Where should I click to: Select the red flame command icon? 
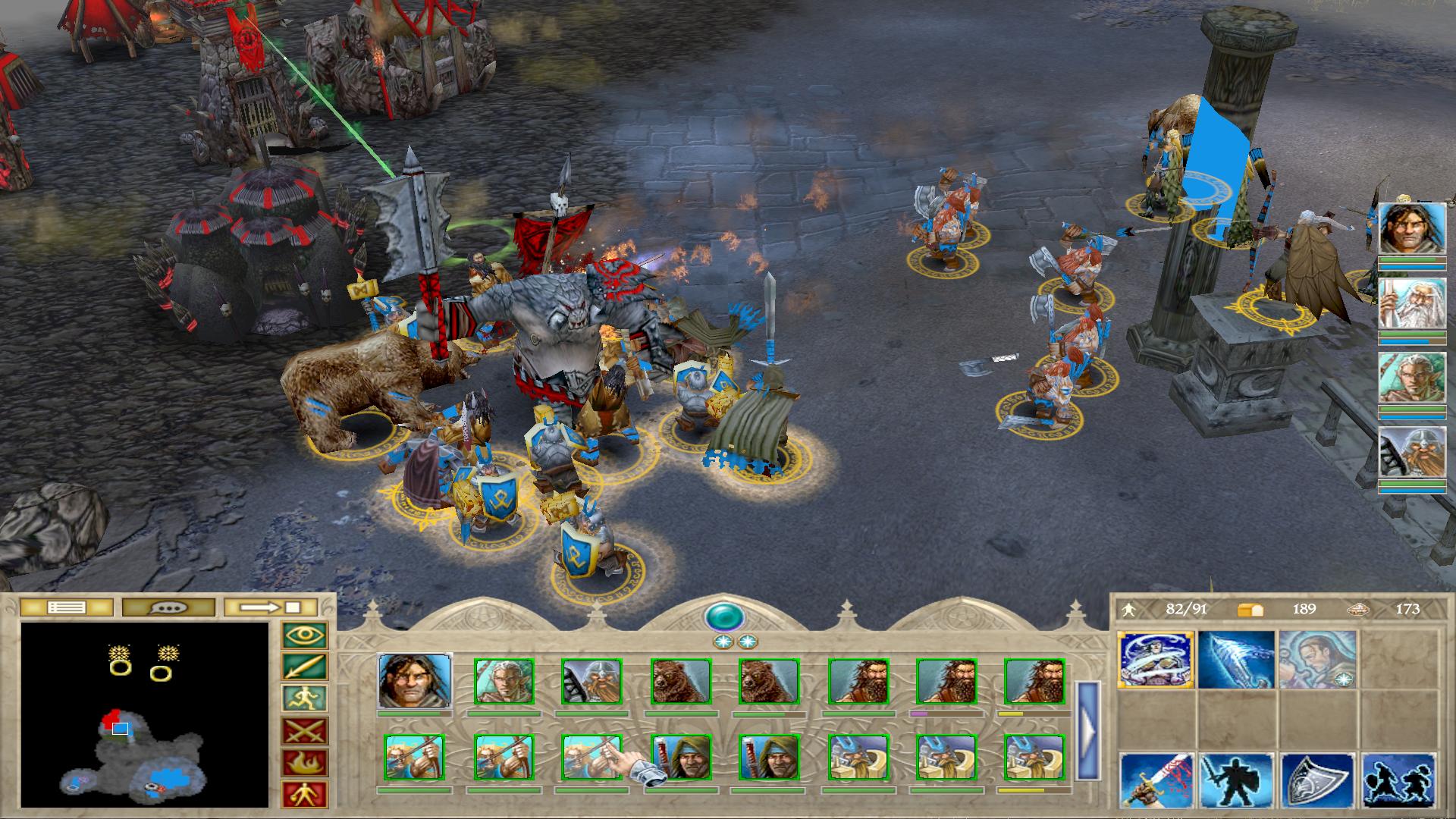[x=305, y=763]
